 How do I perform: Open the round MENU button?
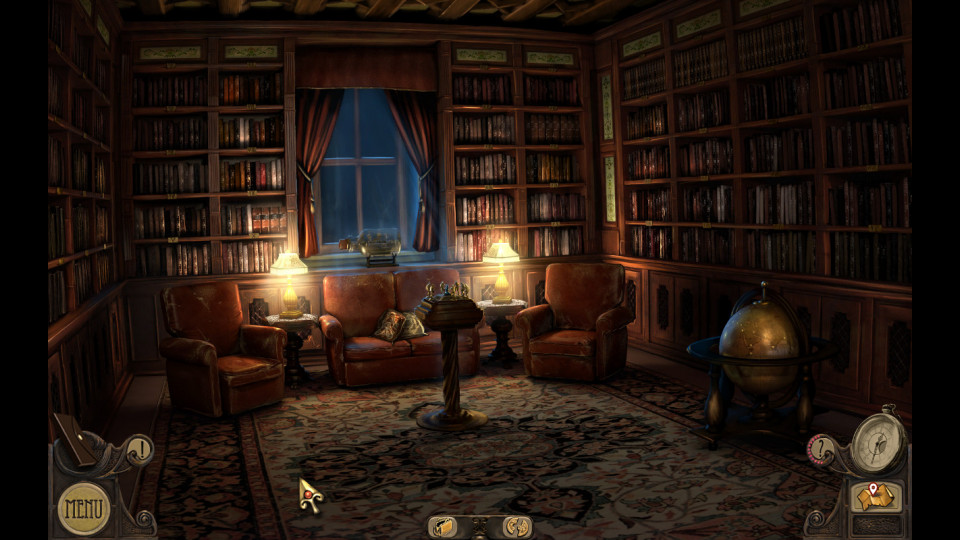pos(84,508)
